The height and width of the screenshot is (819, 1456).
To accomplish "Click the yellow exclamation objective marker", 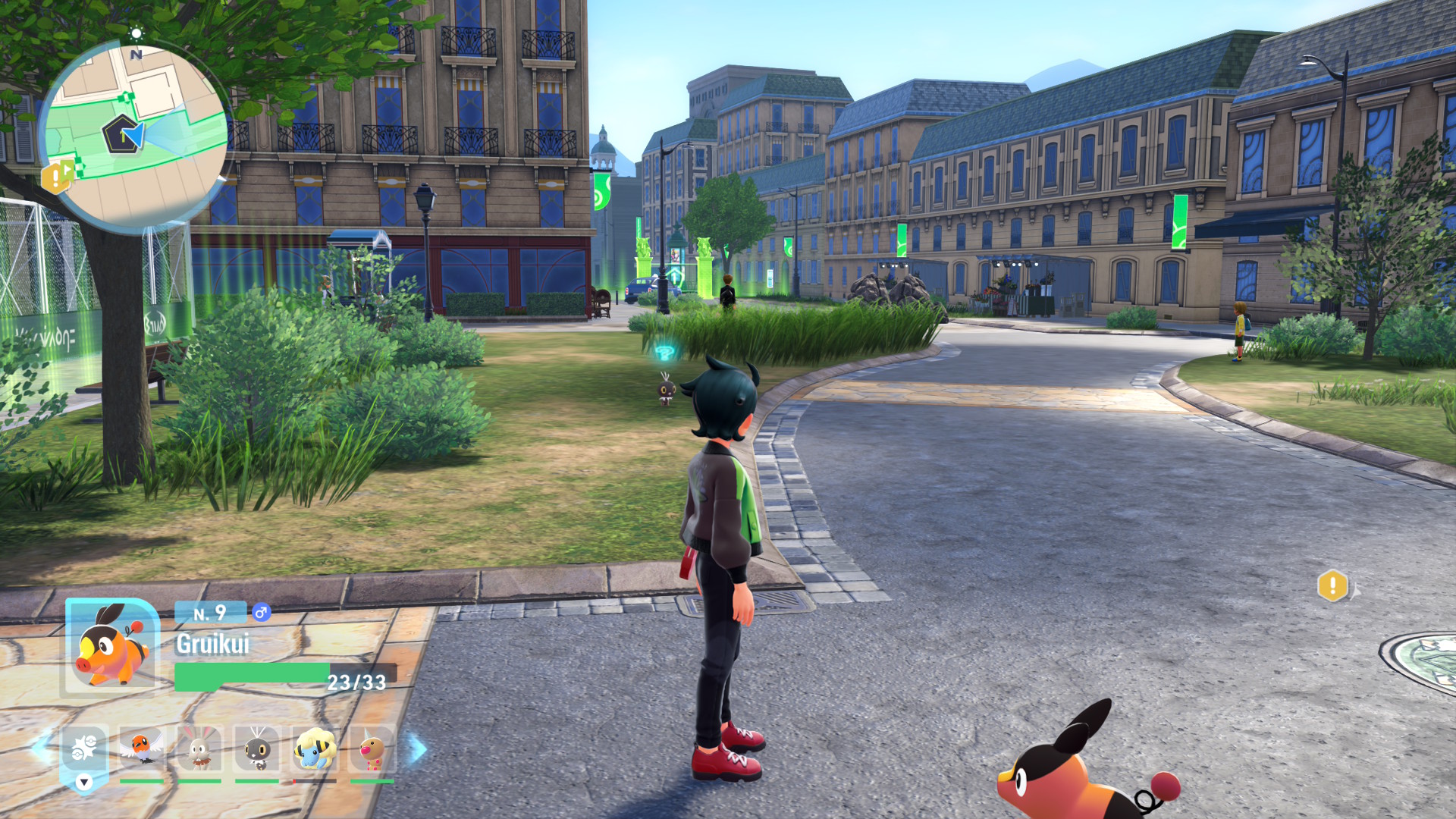I will (1332, 586).
